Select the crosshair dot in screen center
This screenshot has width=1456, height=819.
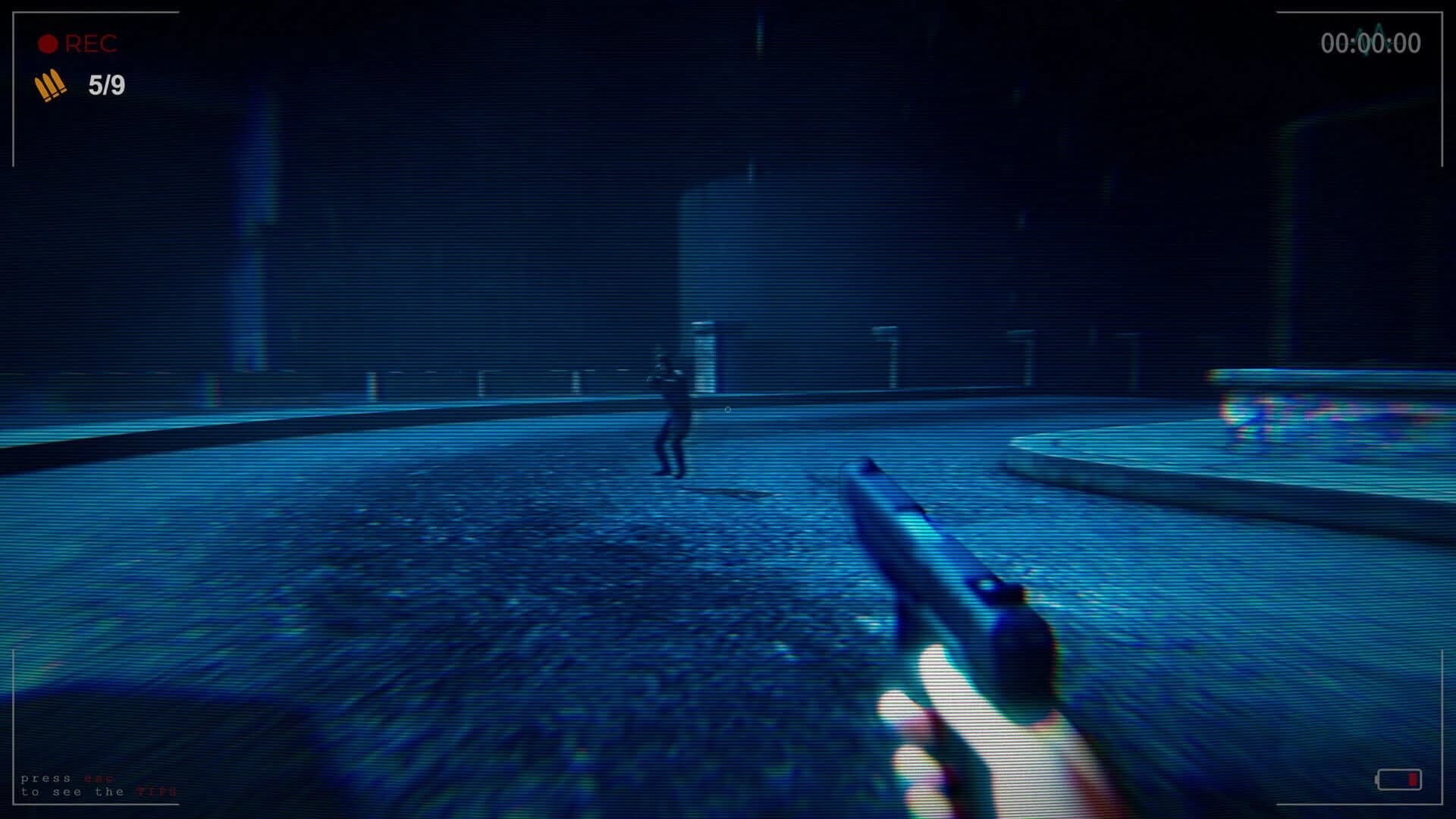click(728, 408)
